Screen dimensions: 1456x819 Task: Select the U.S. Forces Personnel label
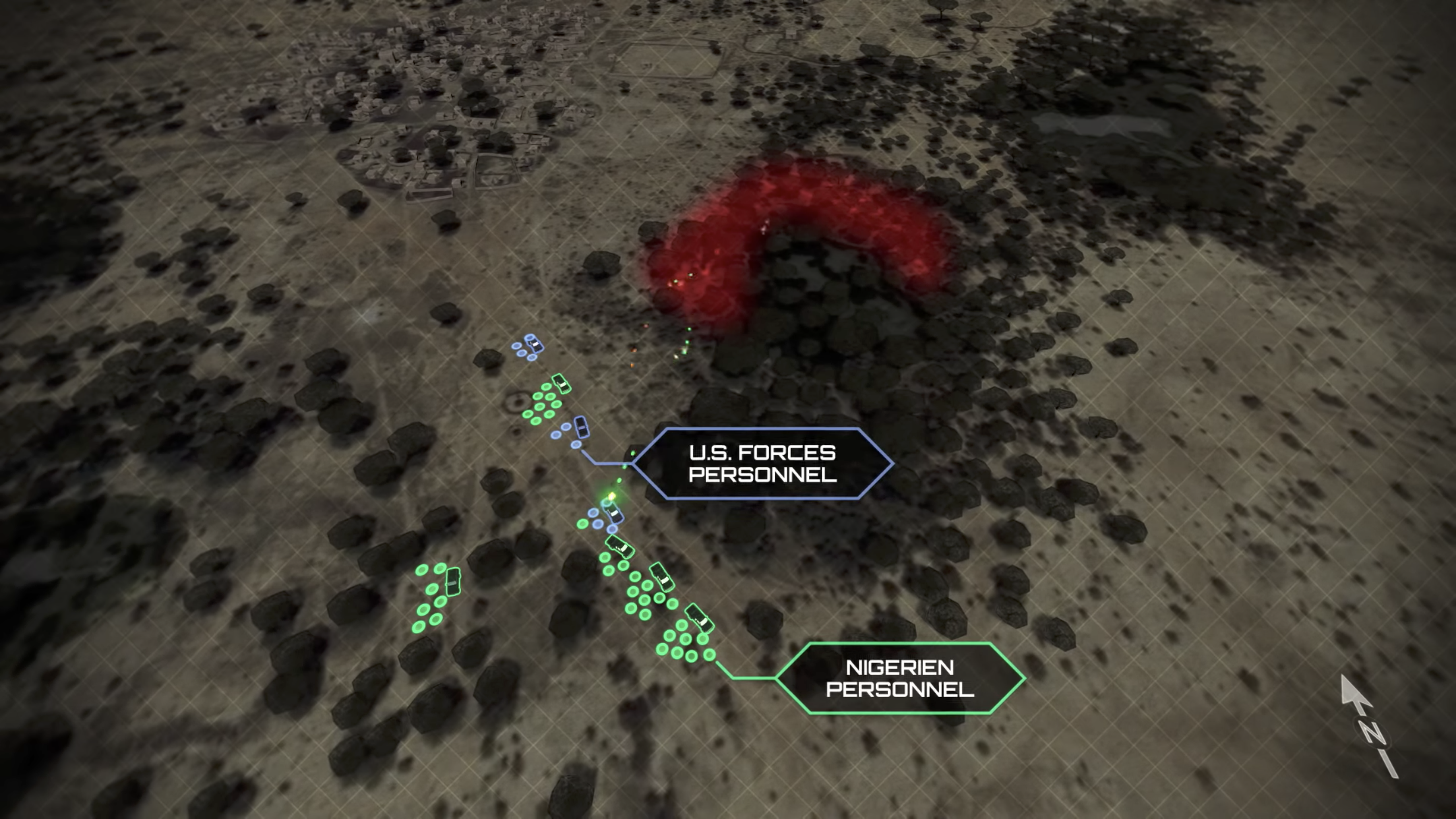762,464
